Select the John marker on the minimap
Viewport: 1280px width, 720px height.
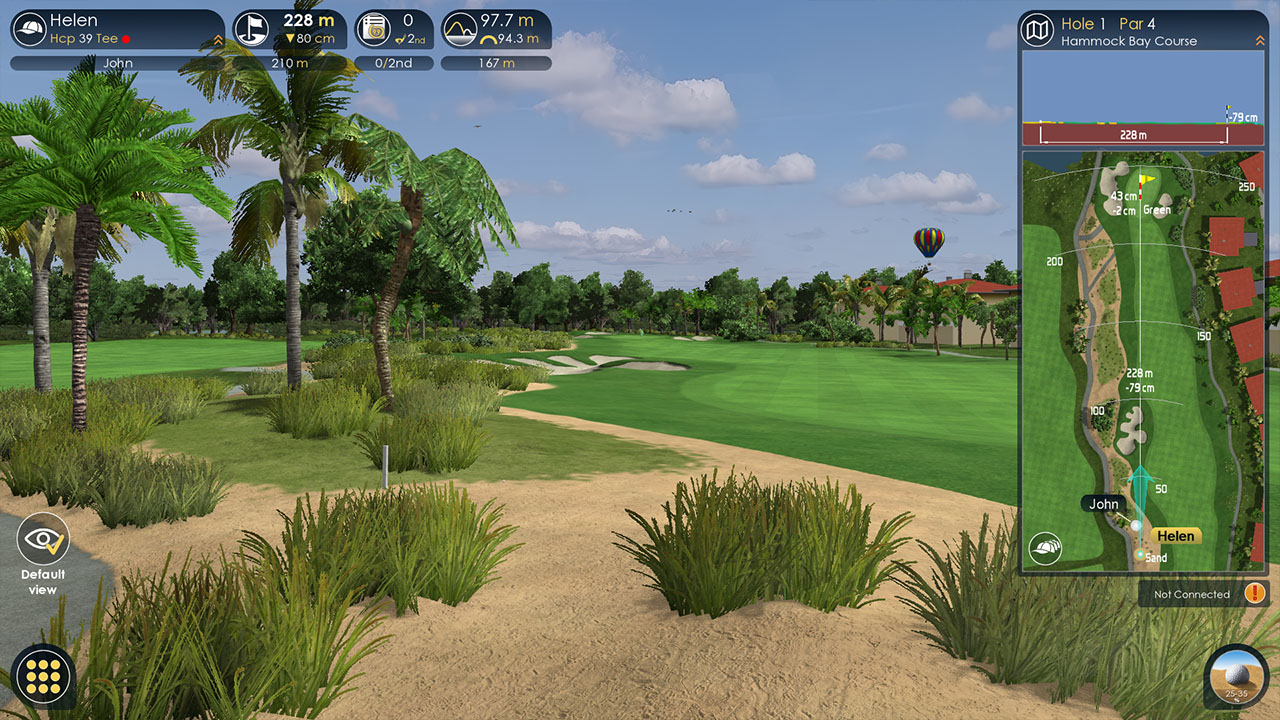pos(1104,504)
